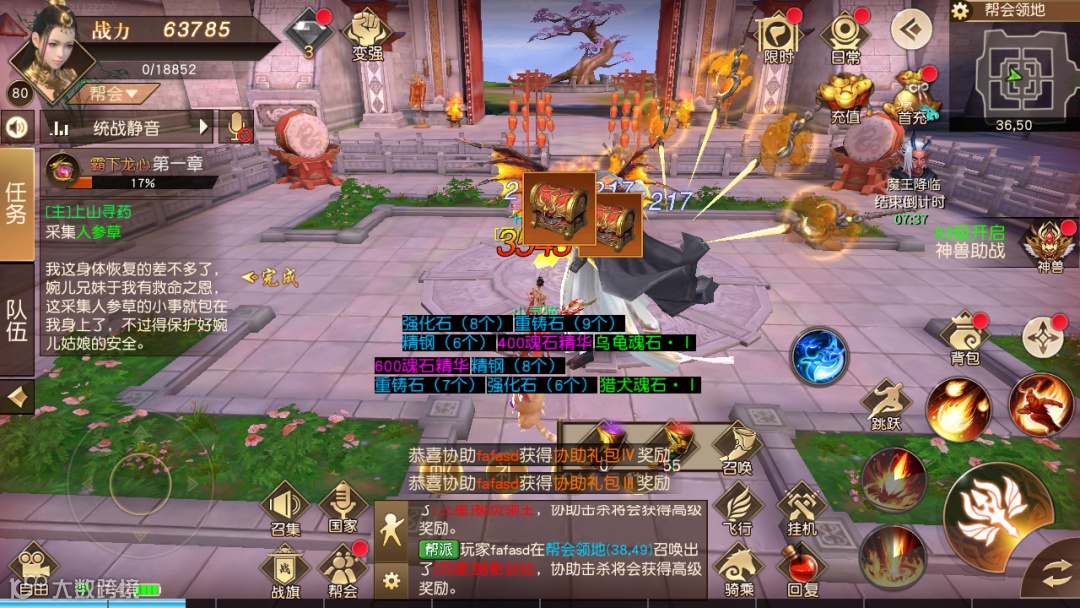Open the 神兽 divine beast panel
This screenshot has height=608, width=1080.
pyautogui.click(x=1050, y=246)
